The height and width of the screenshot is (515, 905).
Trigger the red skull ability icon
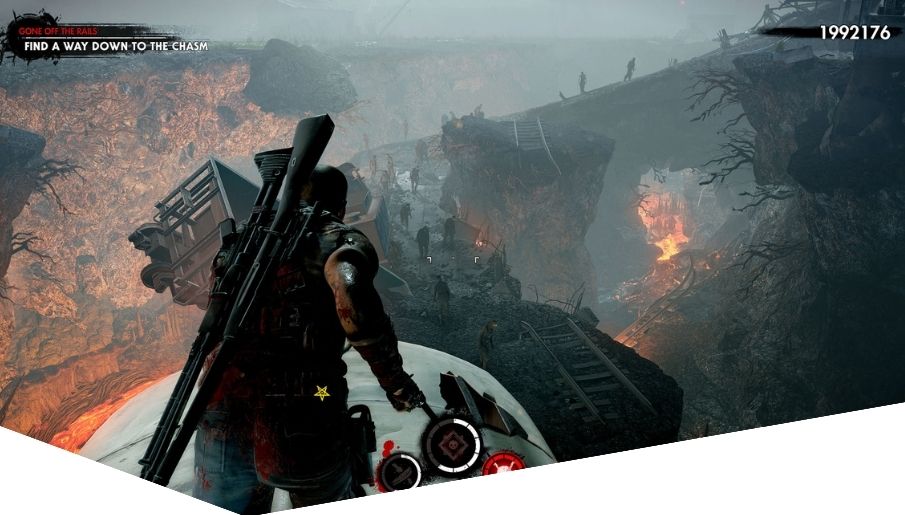[503, 464]
